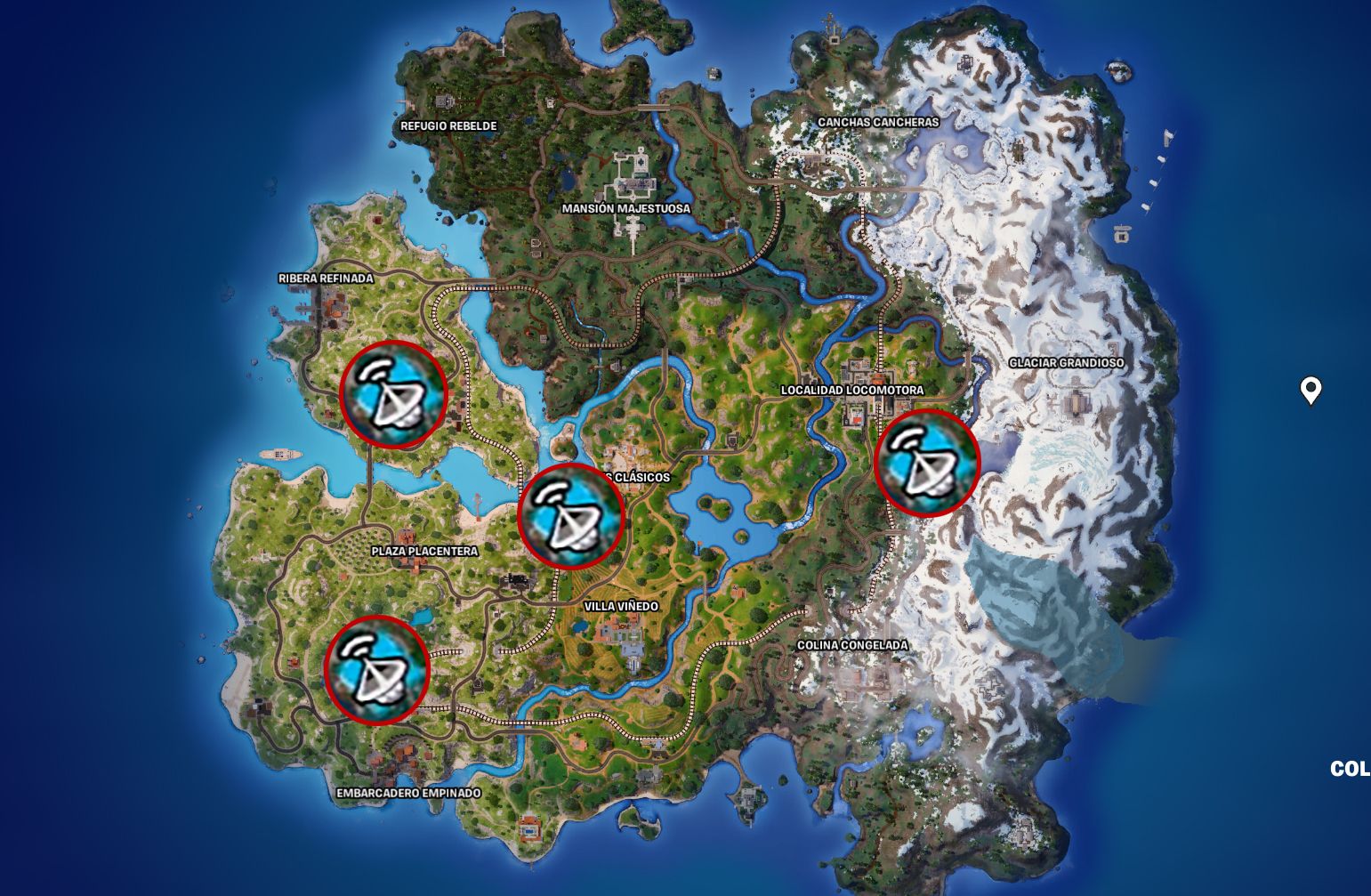The image size is (1371, 896).
Task: Click the Localidad Locomotora label
Action: [851, 390]
